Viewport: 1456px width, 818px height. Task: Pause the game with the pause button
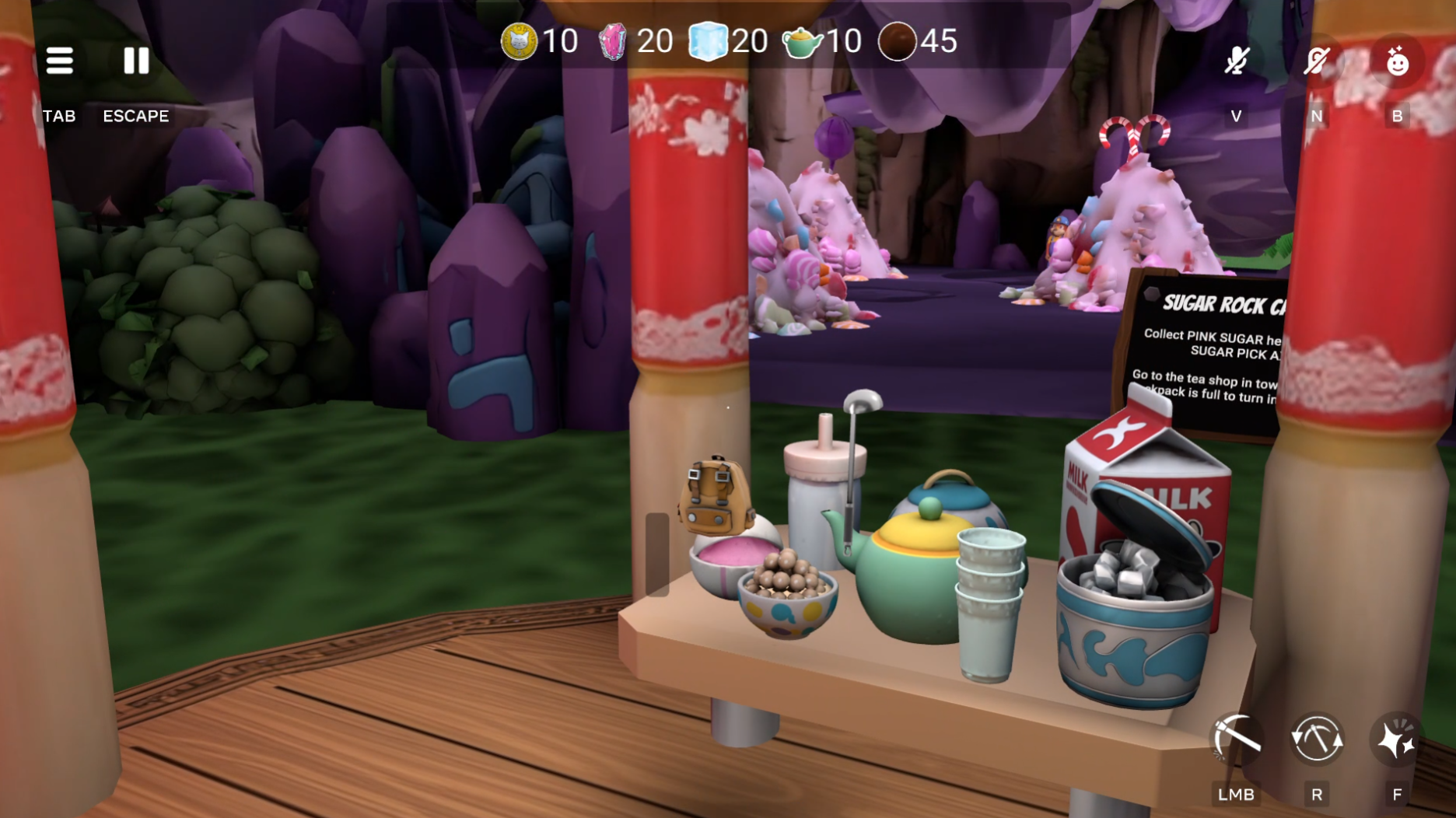[x=136, y=61]
